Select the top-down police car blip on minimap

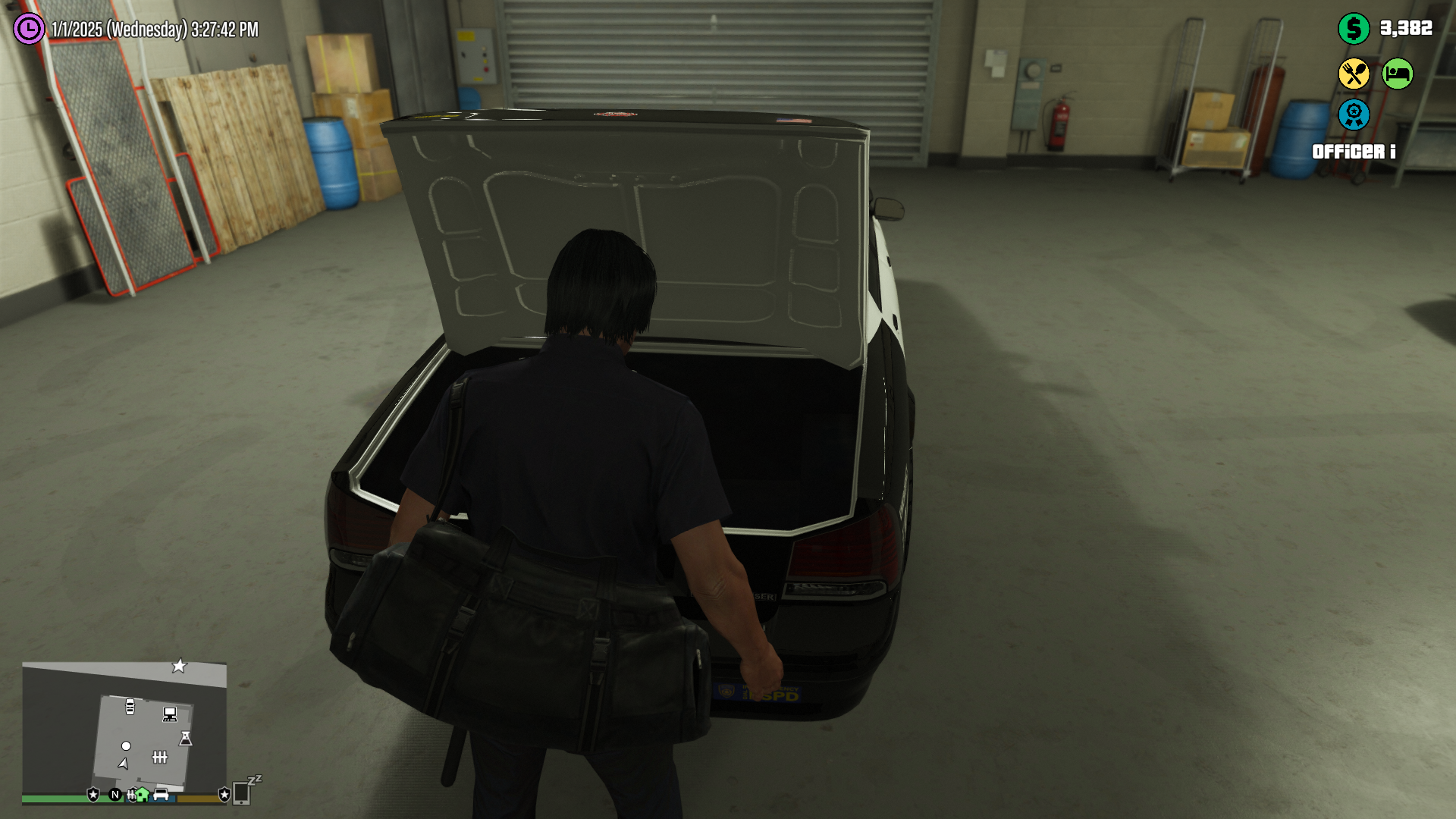tap(130, 707)
